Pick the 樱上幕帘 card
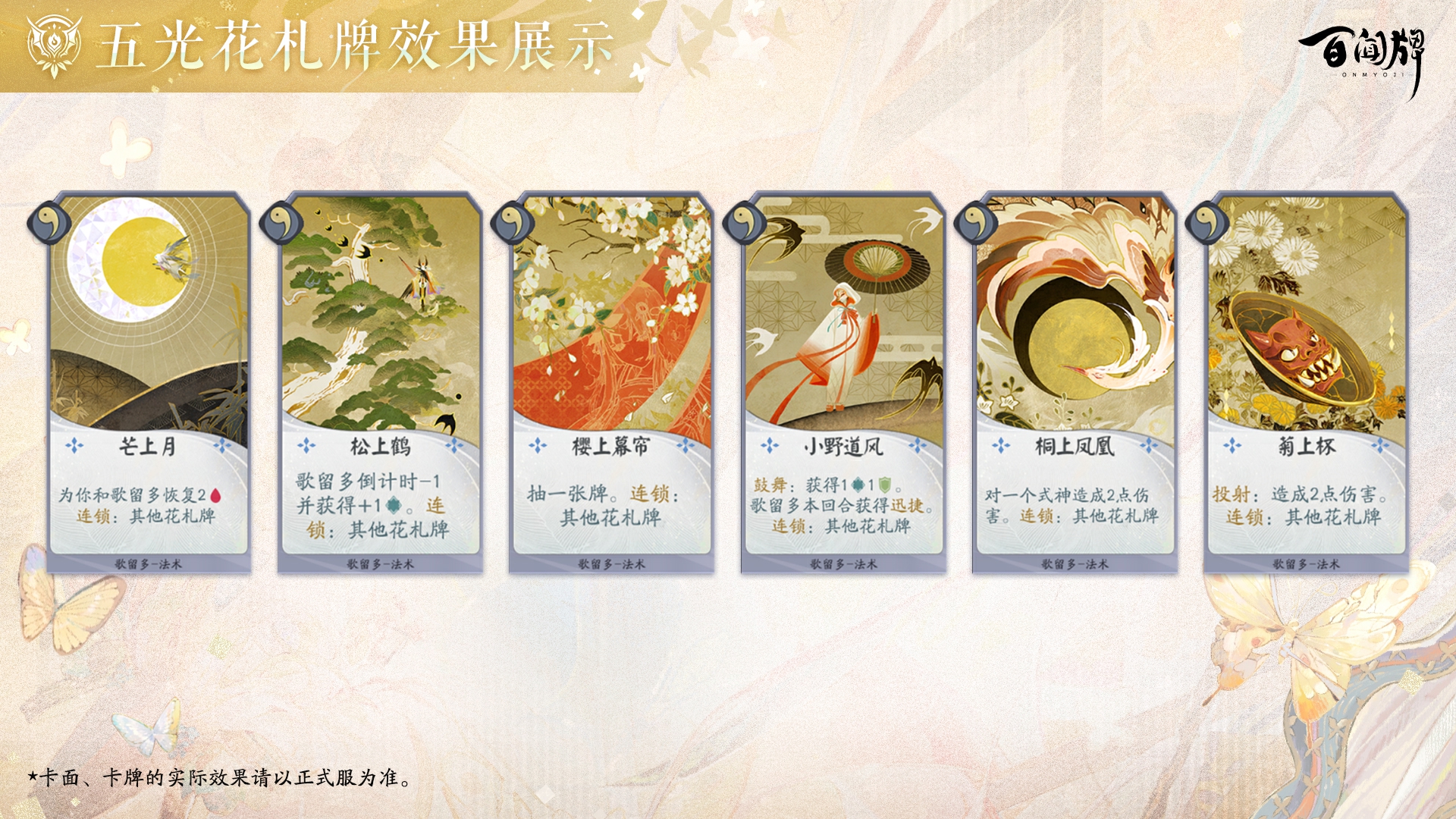 pyautogui.click(x=612, y=382)
